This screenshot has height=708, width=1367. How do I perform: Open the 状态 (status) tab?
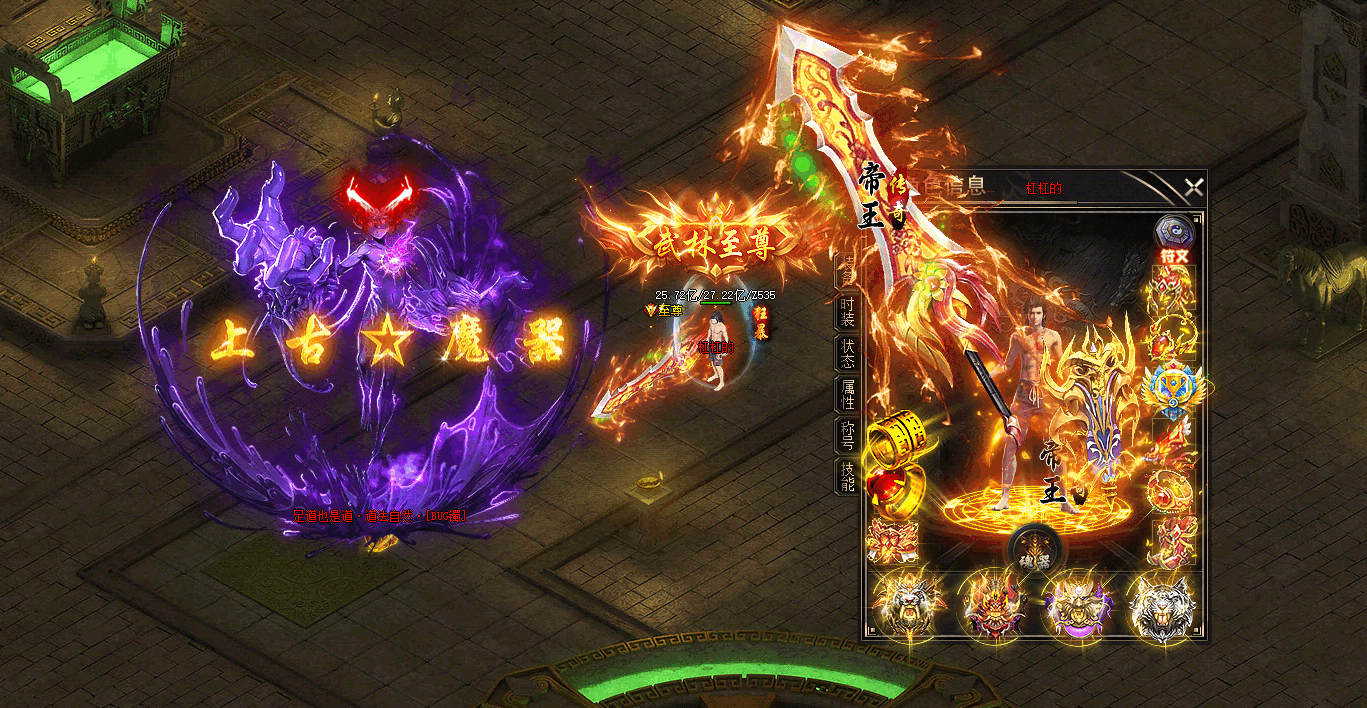coord(847,354)
